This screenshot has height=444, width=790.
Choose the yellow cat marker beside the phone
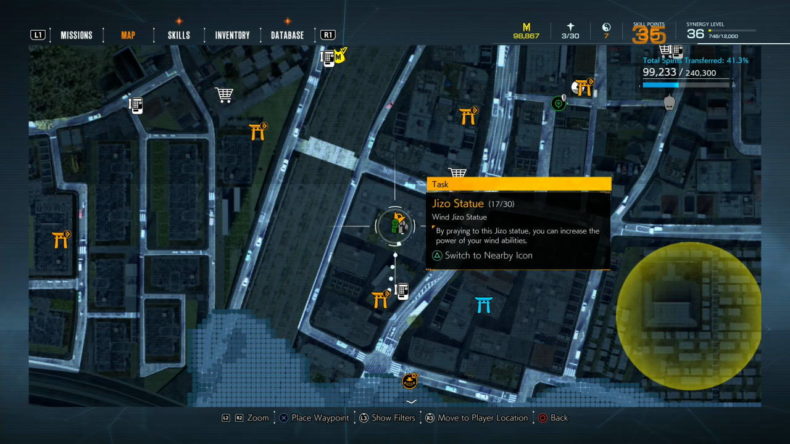coord(341,54)
